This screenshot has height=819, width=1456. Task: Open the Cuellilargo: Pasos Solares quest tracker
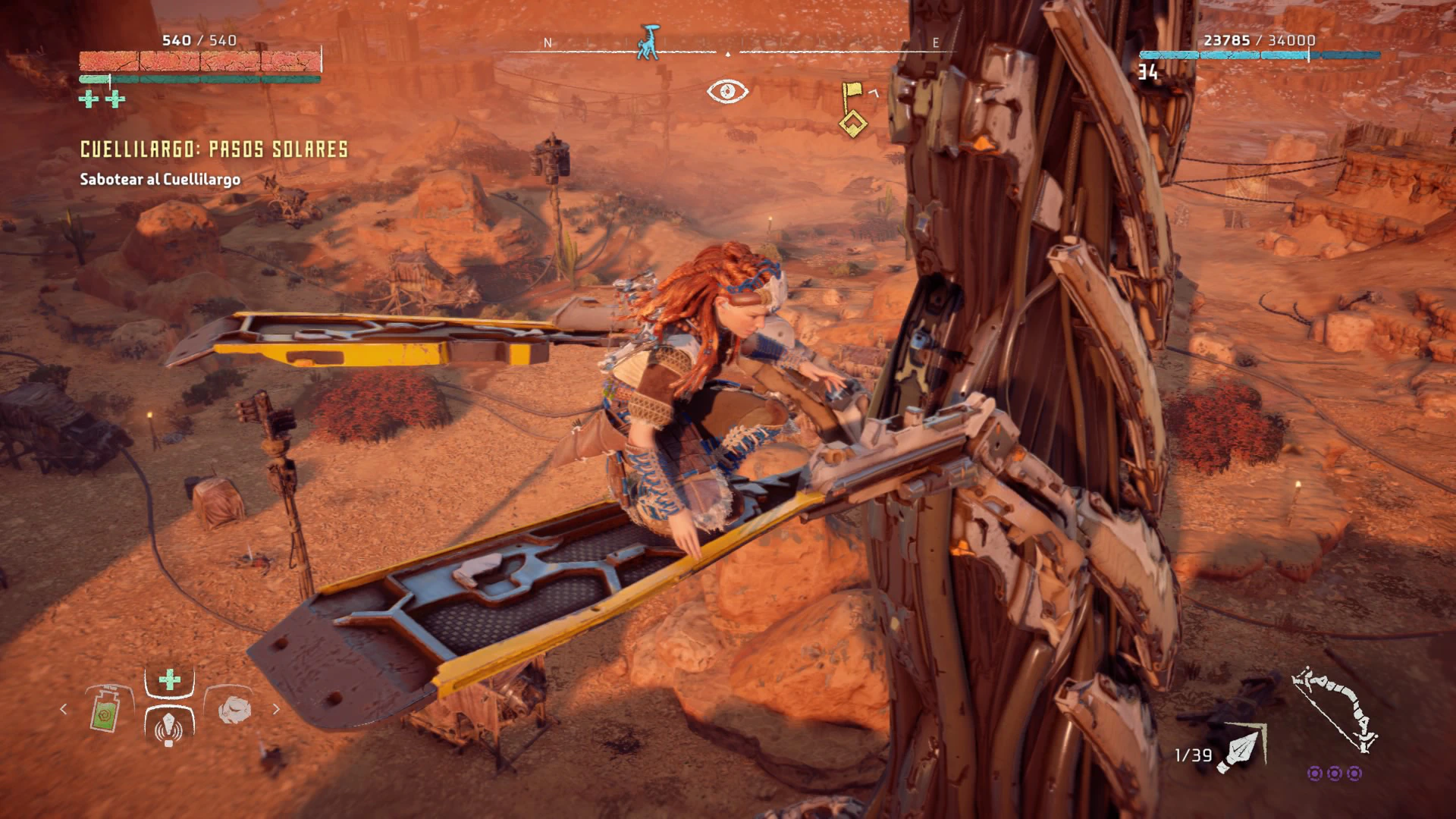click(x=214, y=149)
